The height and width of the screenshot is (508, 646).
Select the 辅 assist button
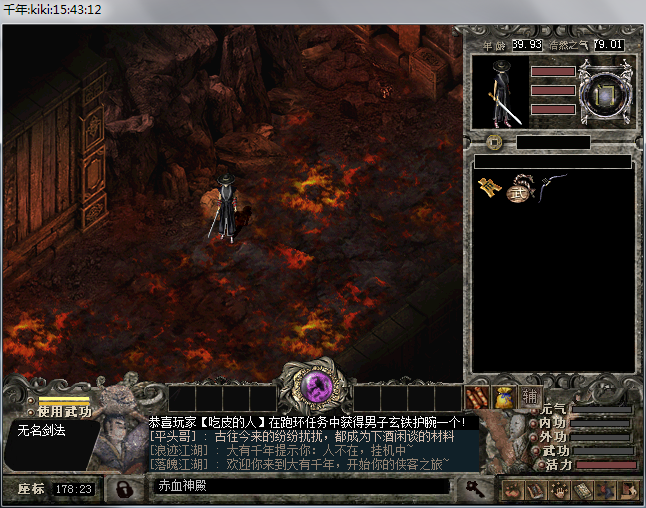(x=529, y=397)
